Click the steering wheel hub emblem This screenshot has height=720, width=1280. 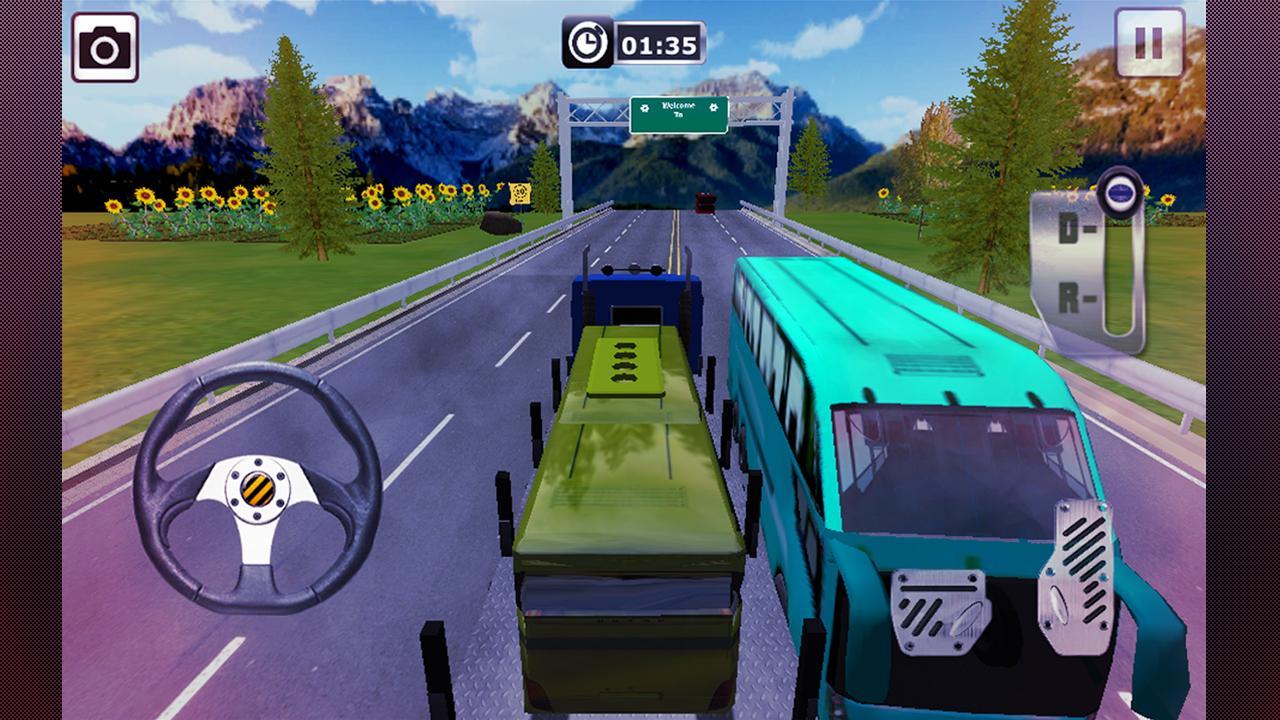(x=258, y=487)
